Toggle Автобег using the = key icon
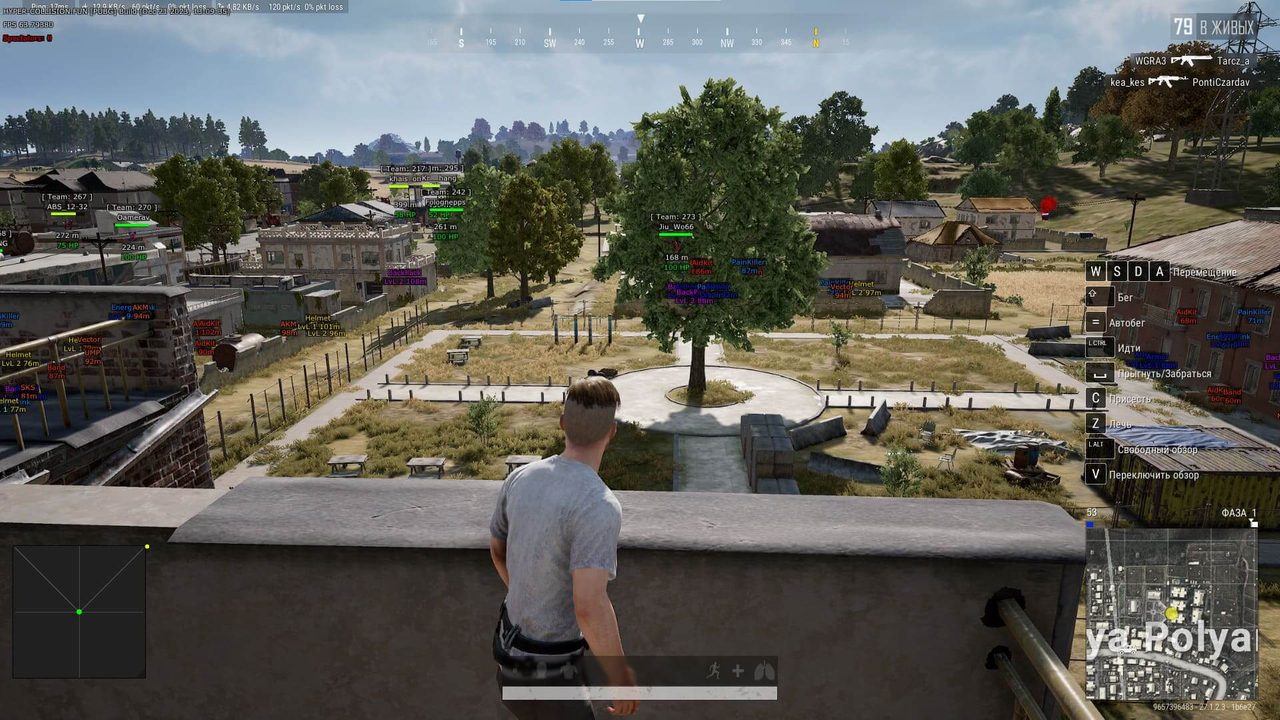The width and height of the screenshot is (1280, 720). [1095, 322]
